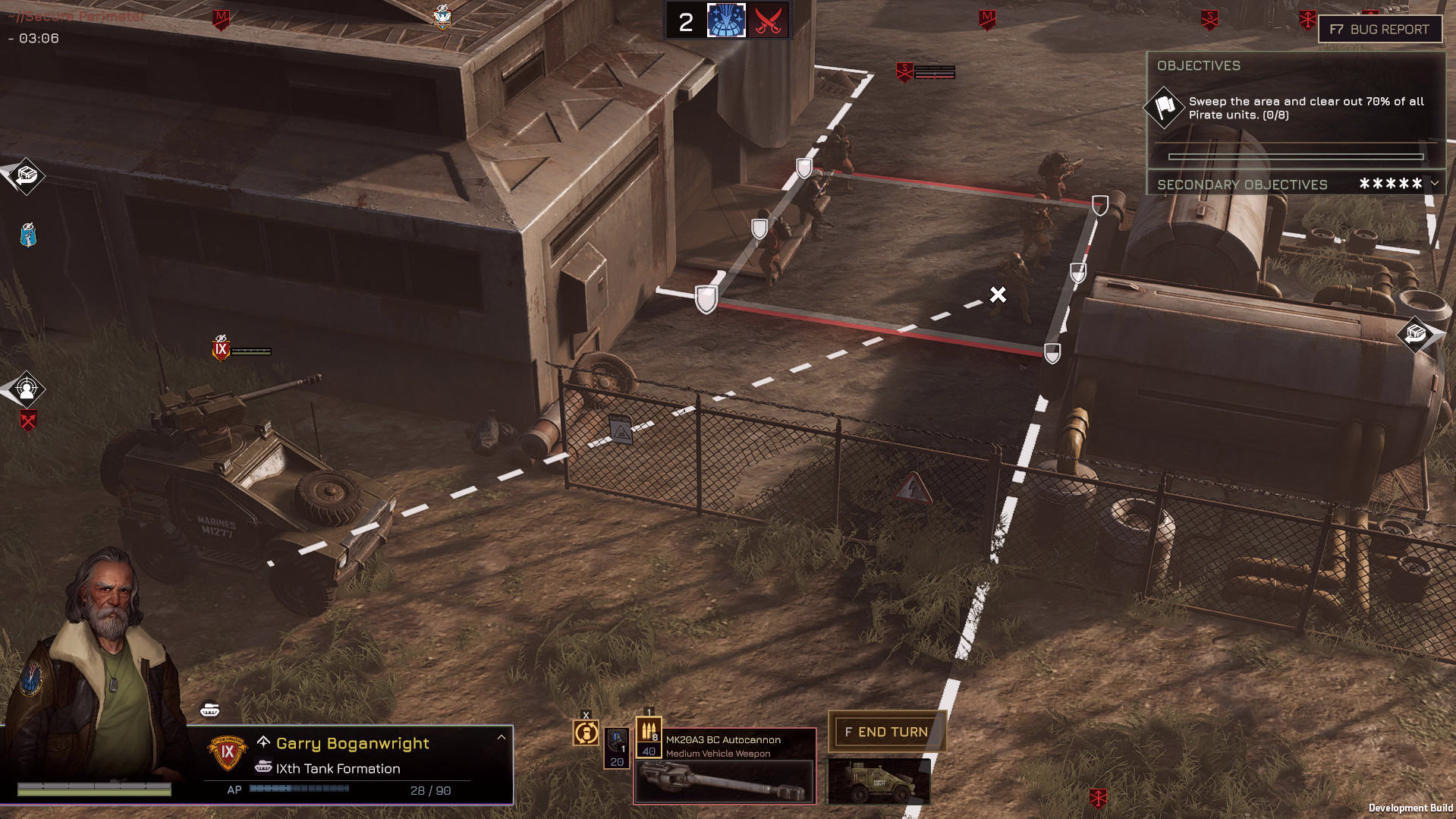Click the red crossed swords icon by turn counter
Image resolution: width=1456 pixels, height=819 pixels.
tap(768, 20)
